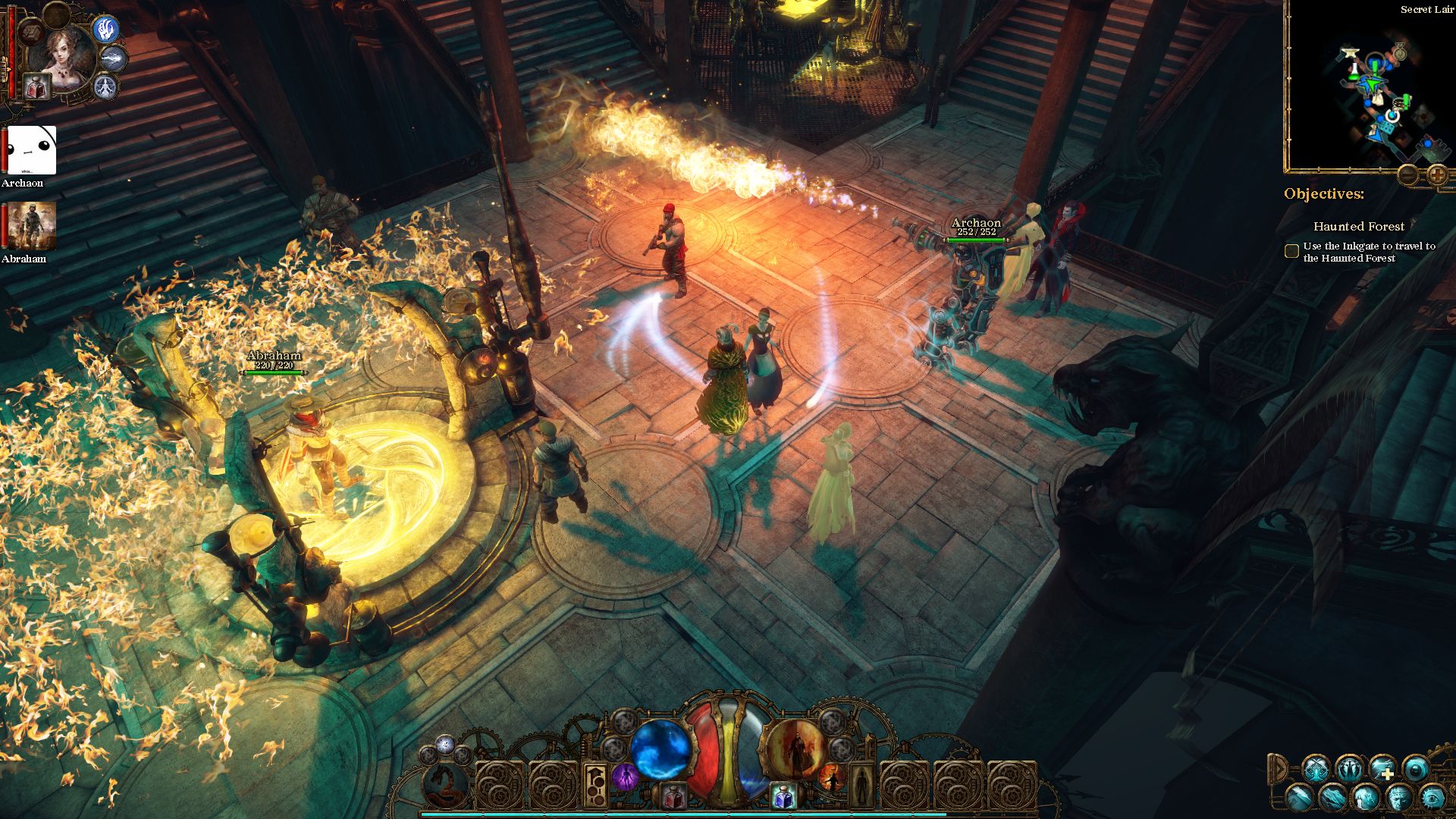The width and height of the screenshot is (1456, 819).
Task: Trigger the purple aura figure skill
Action: pyautogui.click(x=624, y=777)
